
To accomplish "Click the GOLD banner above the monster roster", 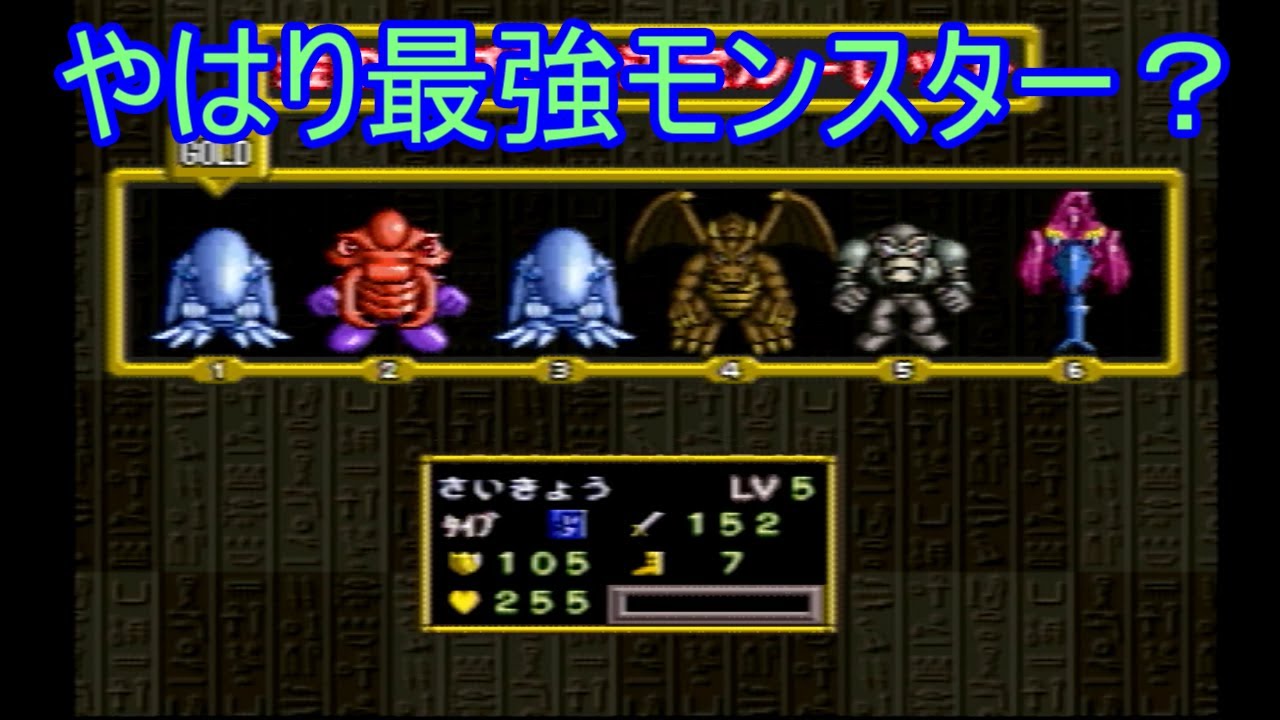I will click(x=217, y=151).
